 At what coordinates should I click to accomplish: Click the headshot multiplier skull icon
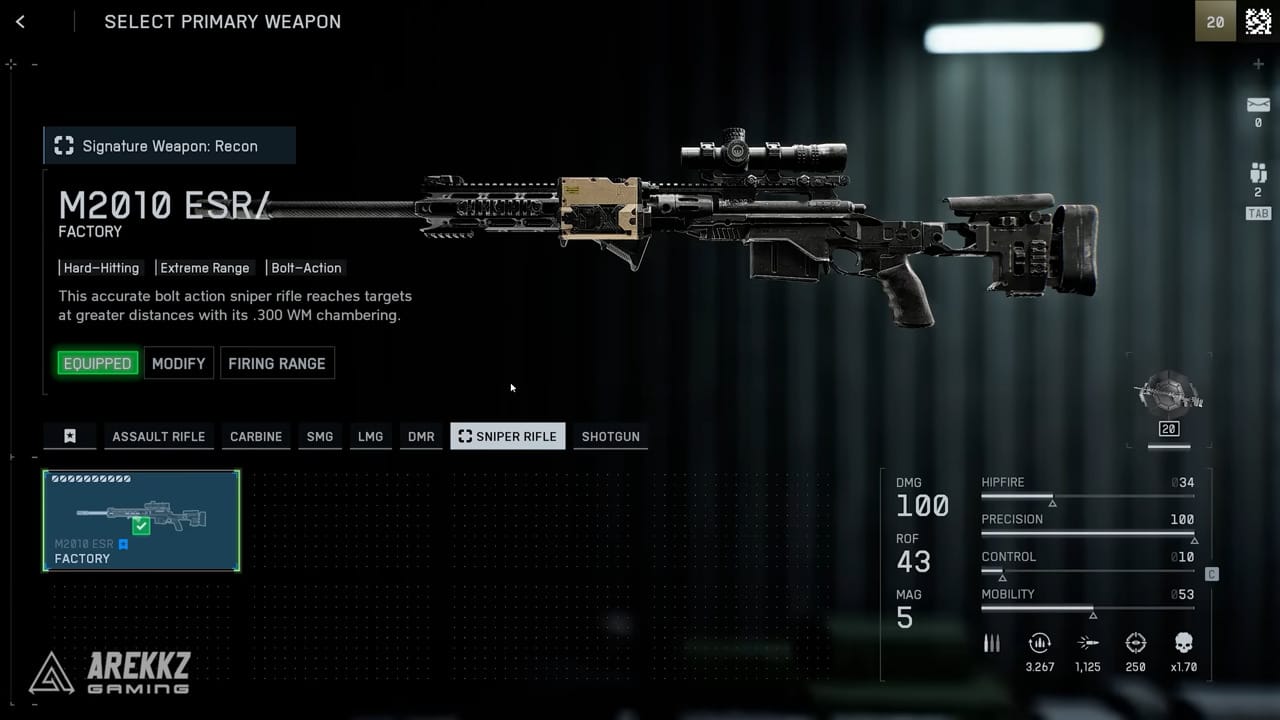tap(1185, 643)
